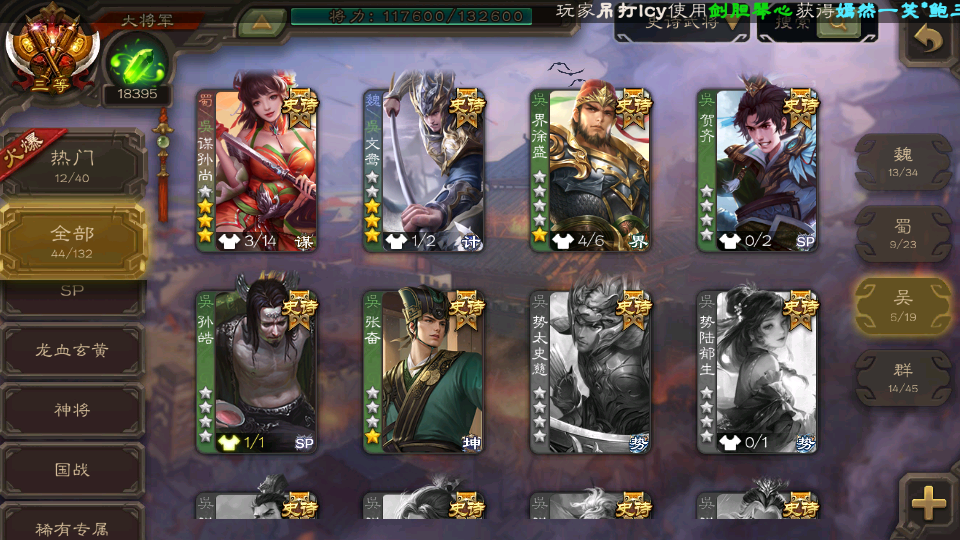Screen dimensions: 960x540
Task: Filter generals by 蜀 faction
Action: coord(903,234)
